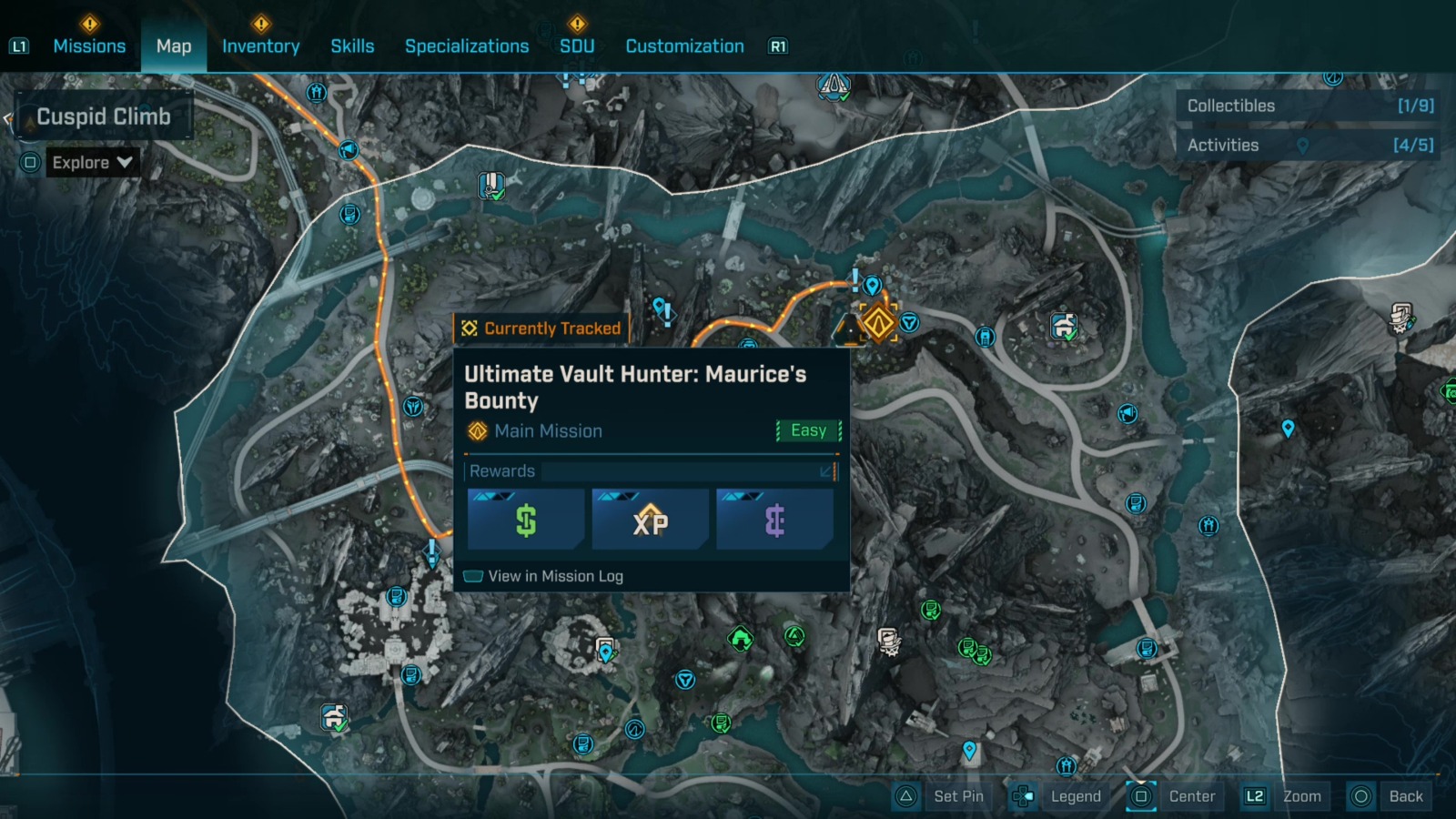Screen dimensions: 1456x819
Task: Open the Explore dropdown
Action: (91, 162)
